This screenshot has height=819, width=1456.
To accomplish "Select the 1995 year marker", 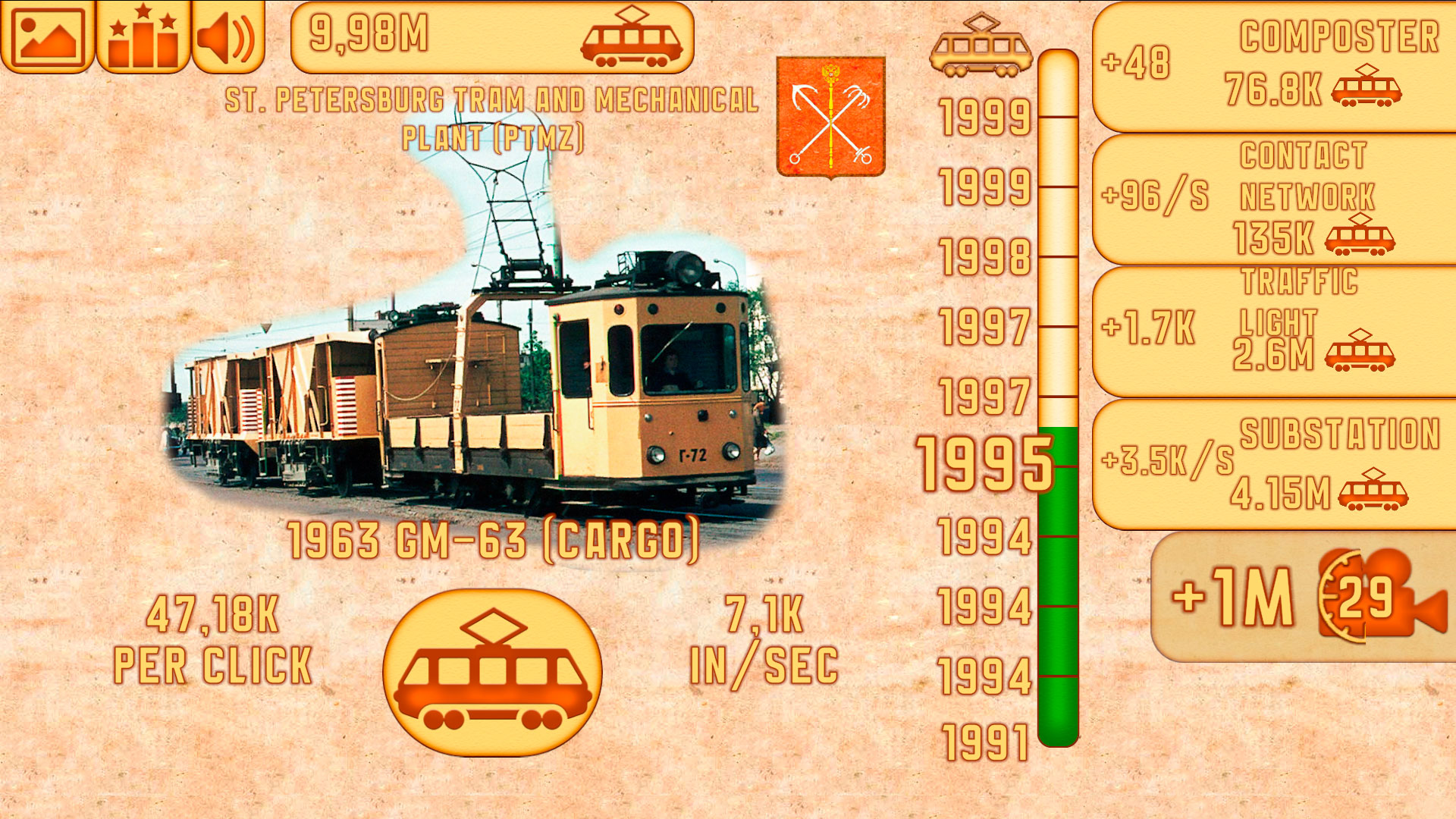I will click(981, 461).
